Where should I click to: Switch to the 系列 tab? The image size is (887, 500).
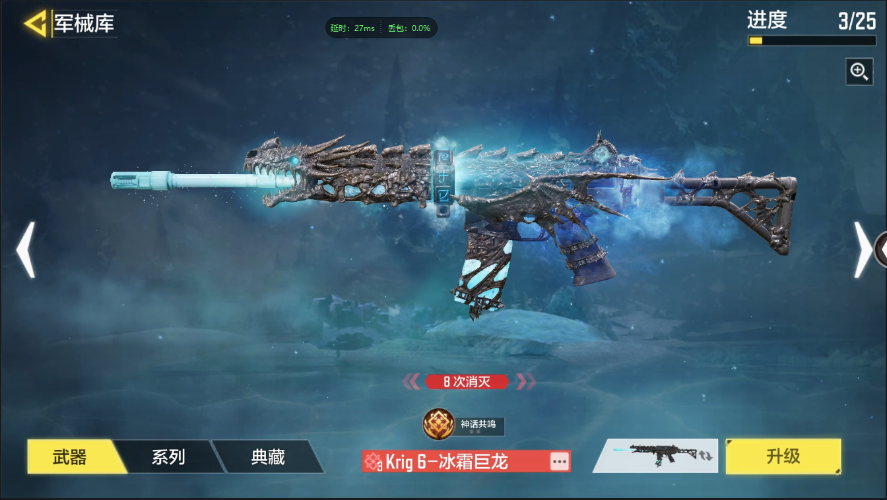pyautogui.click(x=168, y=457)
